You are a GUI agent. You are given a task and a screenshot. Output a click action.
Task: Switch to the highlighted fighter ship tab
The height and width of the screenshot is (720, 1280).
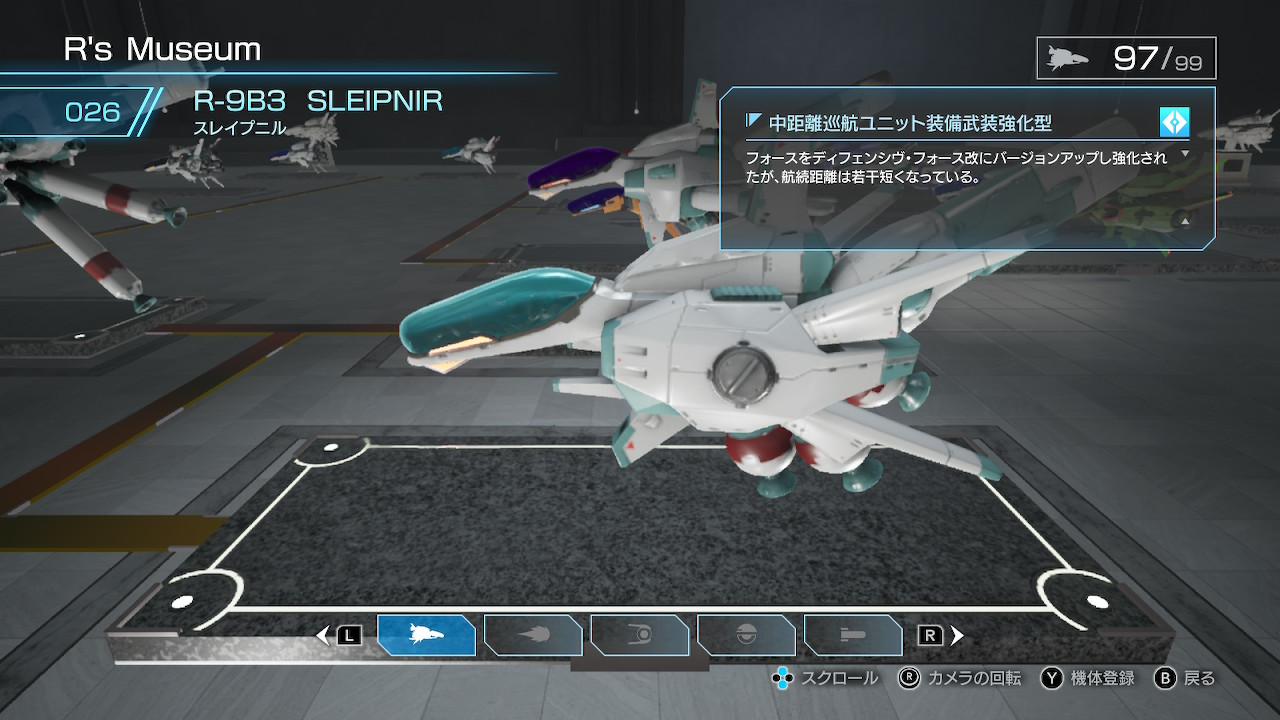[427, 635]
